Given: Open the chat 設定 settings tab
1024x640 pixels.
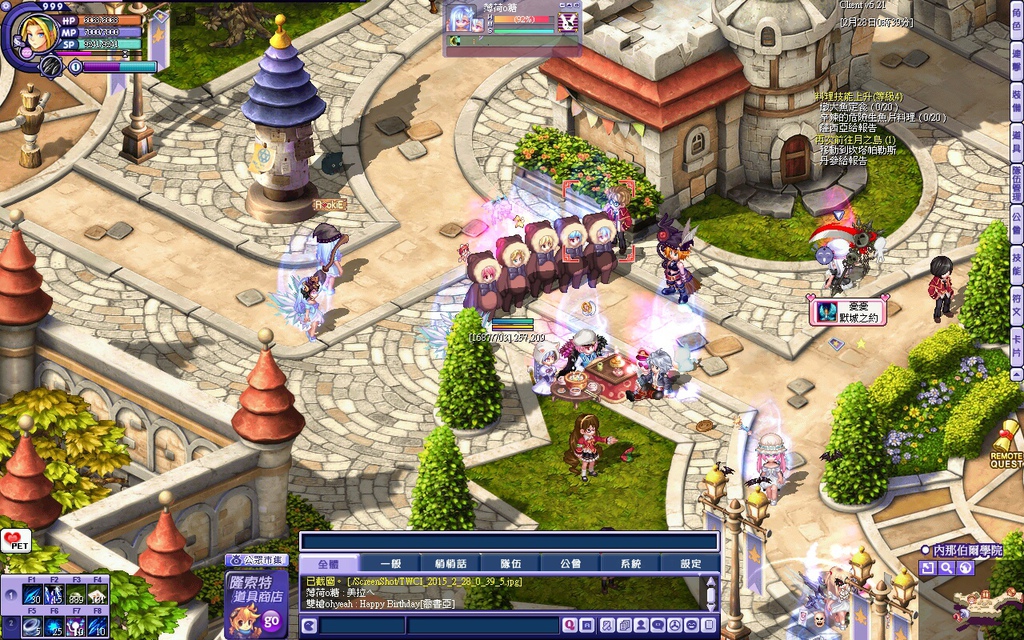Looking at the screenshot, I should click(691, 564).
